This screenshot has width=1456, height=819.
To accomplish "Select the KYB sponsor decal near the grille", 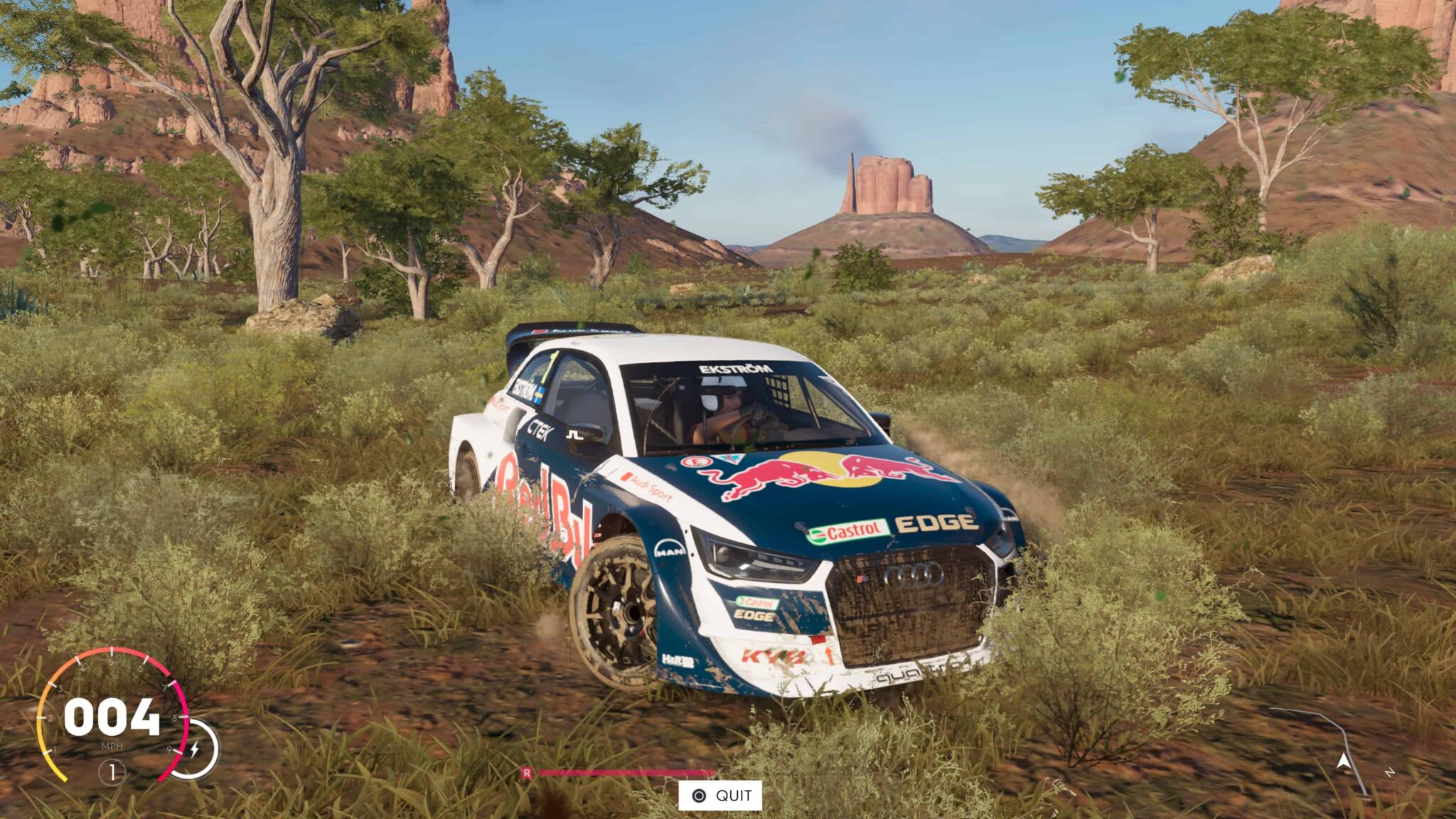I will pyautogui.click(x=775, y=655).
